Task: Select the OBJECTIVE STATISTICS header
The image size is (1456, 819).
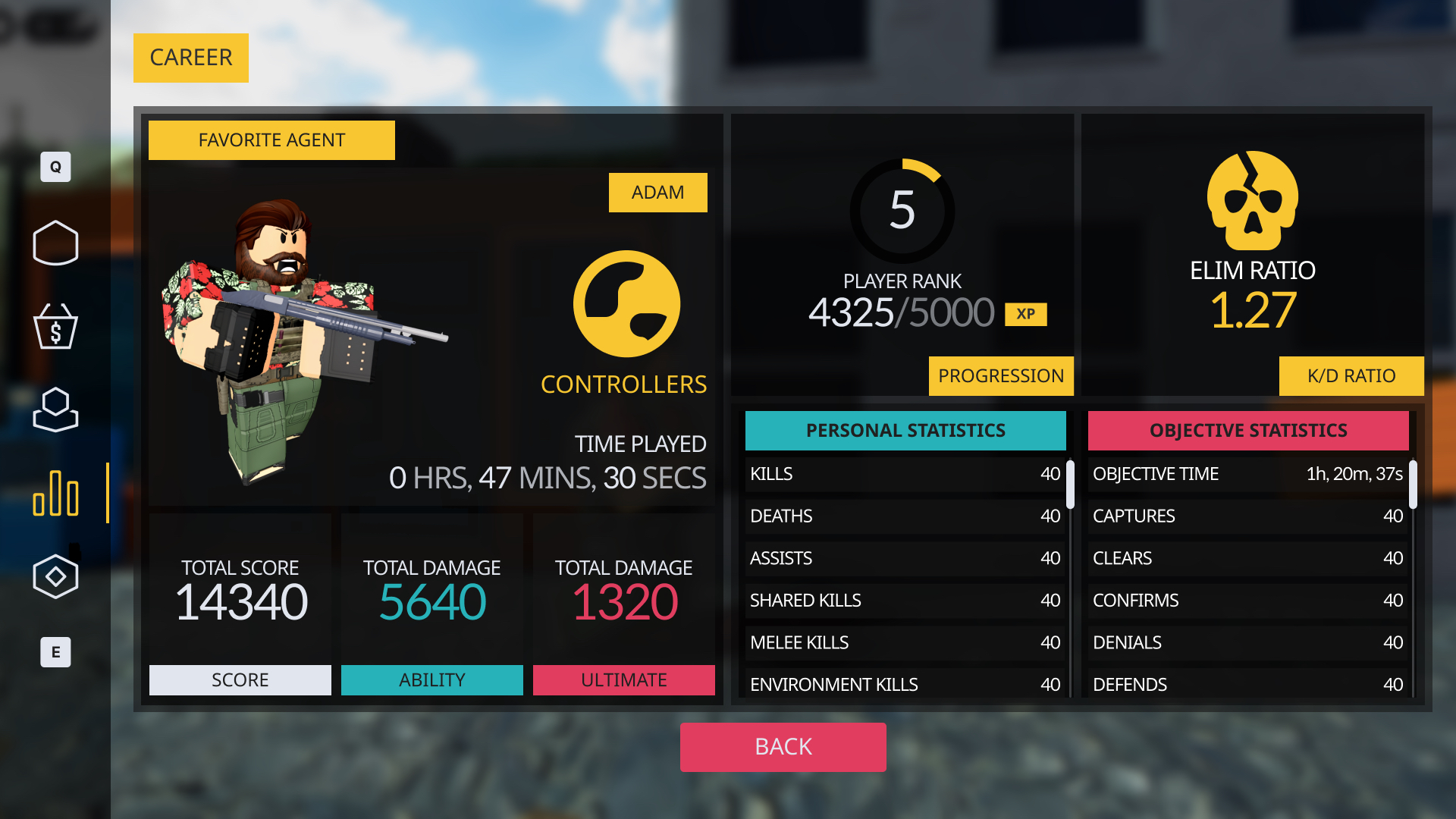Action: [1248, 431]
